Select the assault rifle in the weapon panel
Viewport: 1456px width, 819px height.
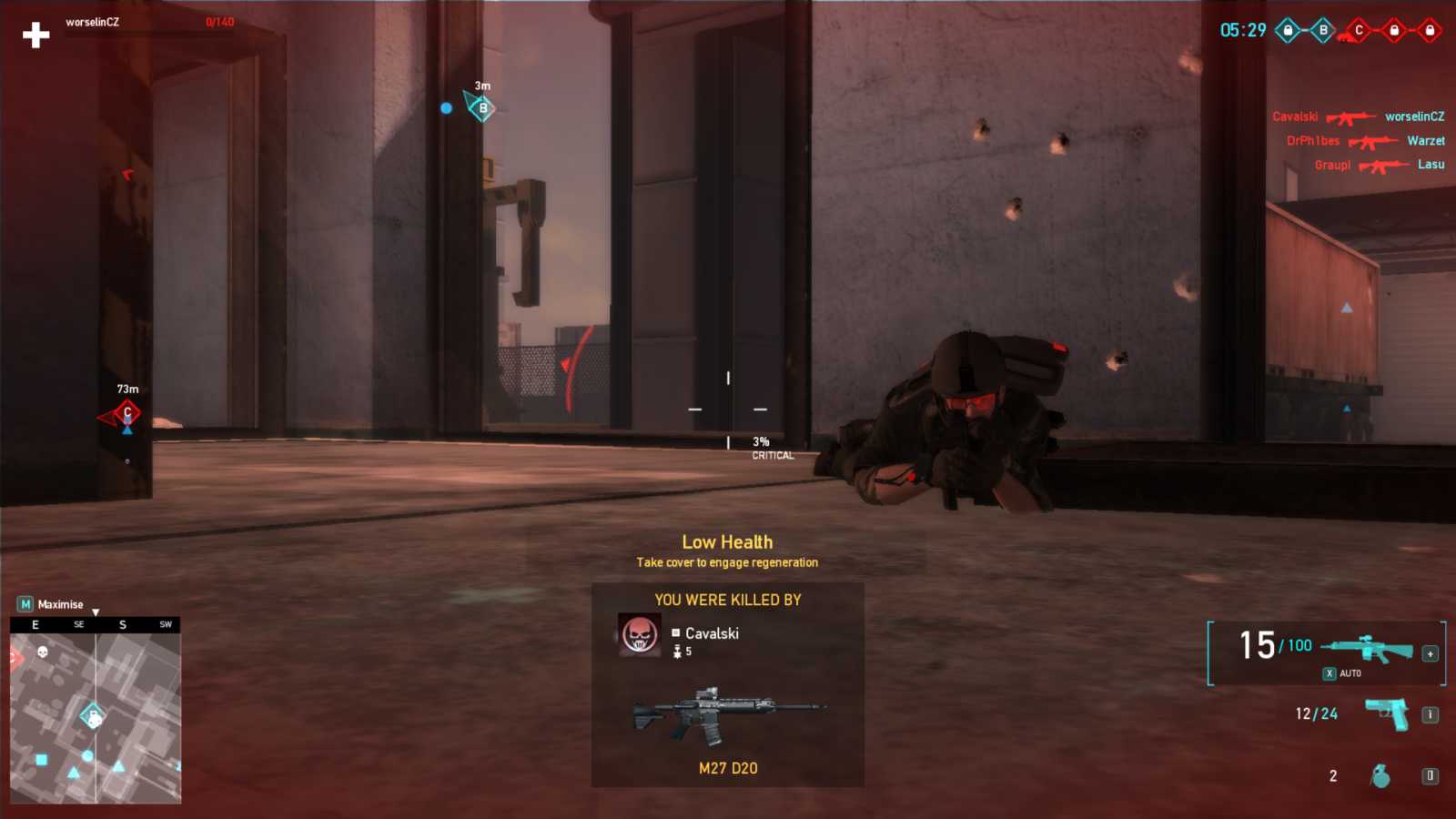[x=1369, y=648]
